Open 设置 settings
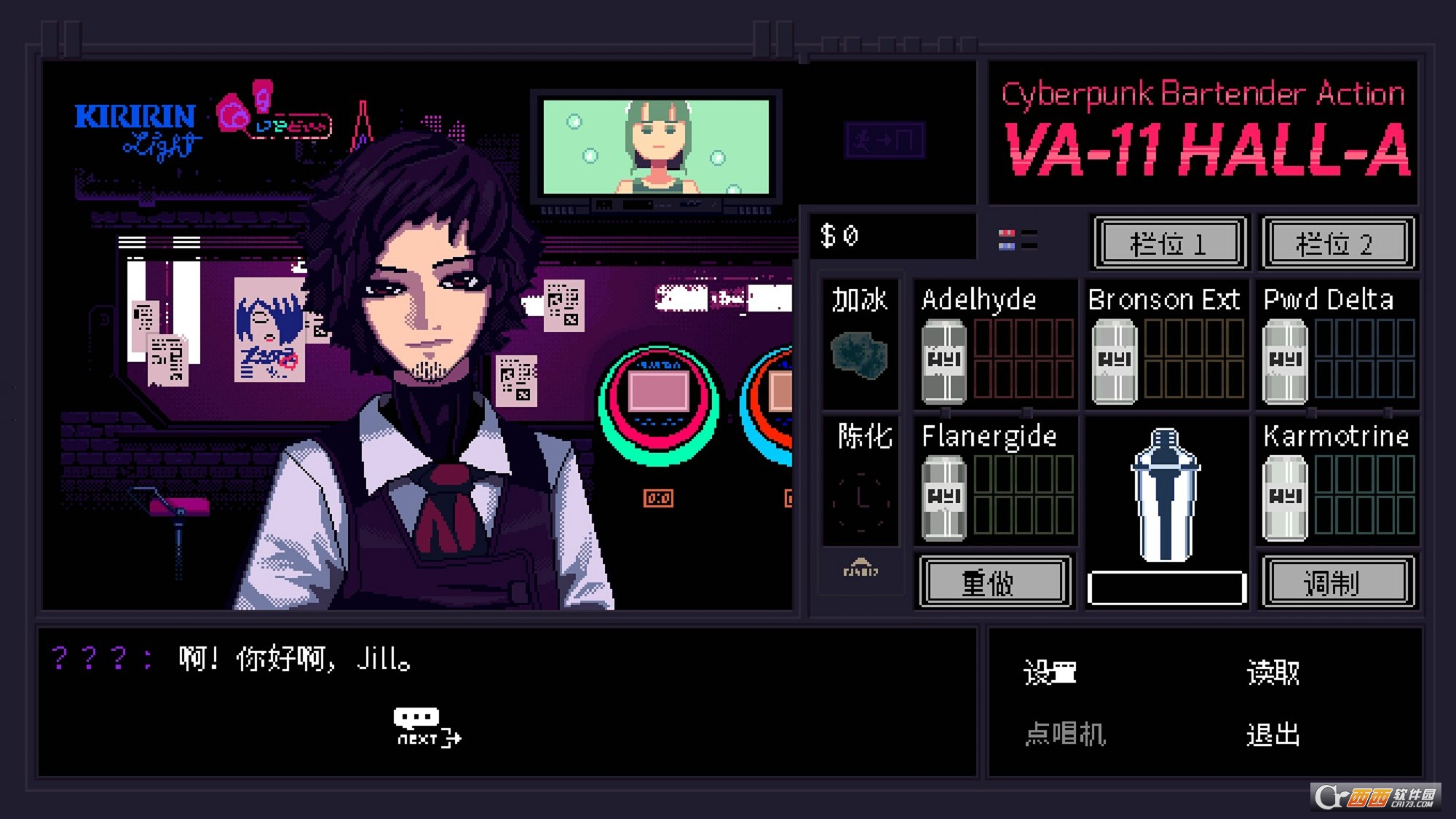1456x819 pixels. [x=1051, y=673]
